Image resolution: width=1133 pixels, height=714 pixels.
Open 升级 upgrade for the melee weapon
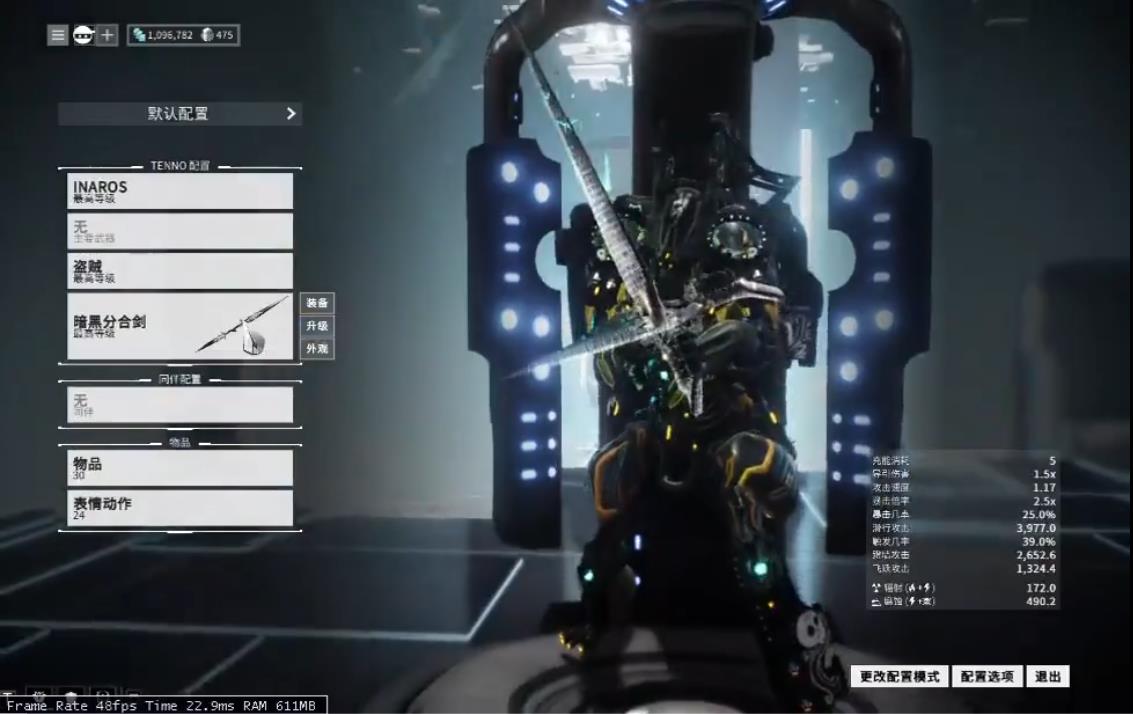(317, 326)
